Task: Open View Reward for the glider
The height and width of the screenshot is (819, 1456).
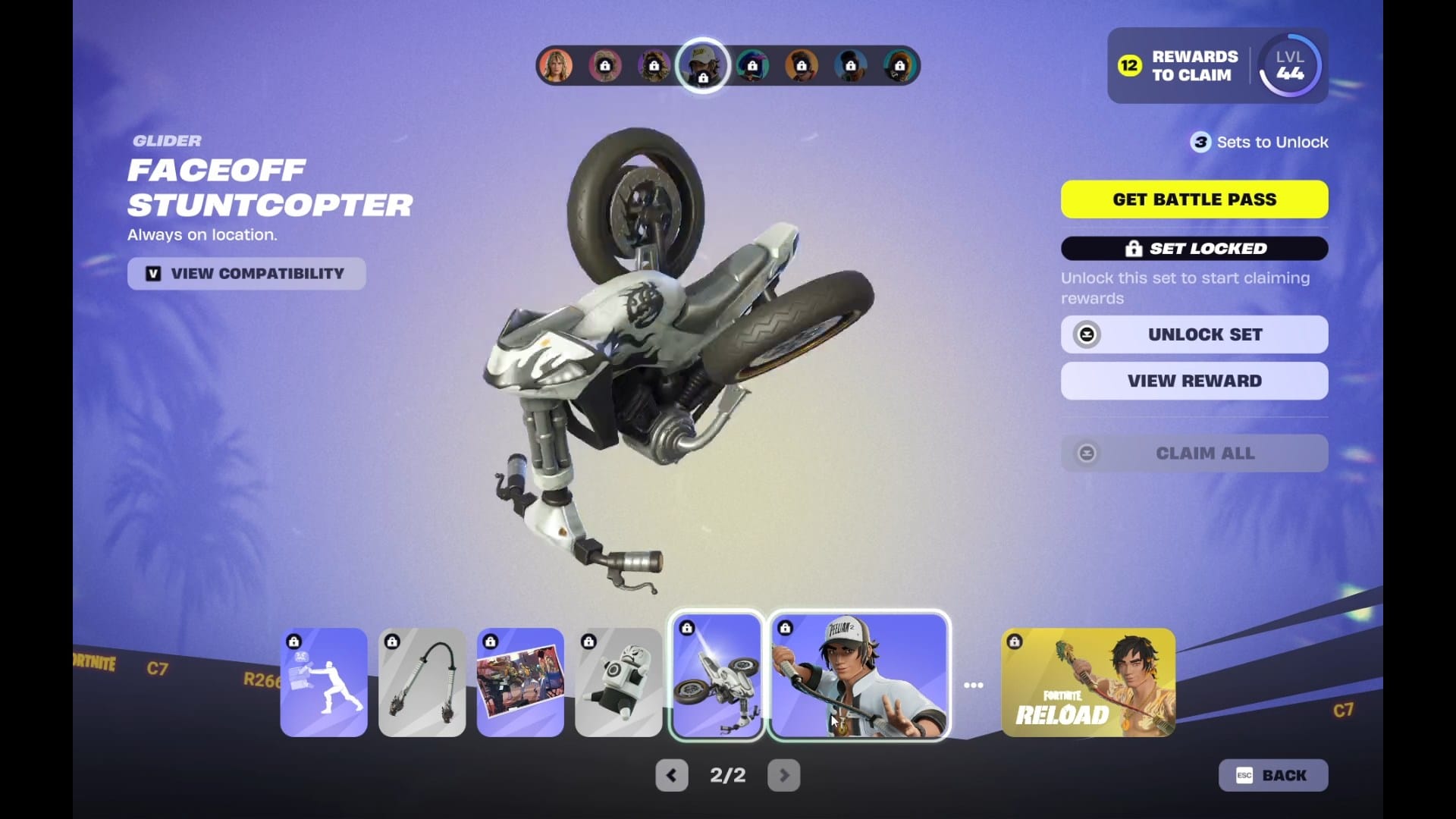Action: (1194, 381)
